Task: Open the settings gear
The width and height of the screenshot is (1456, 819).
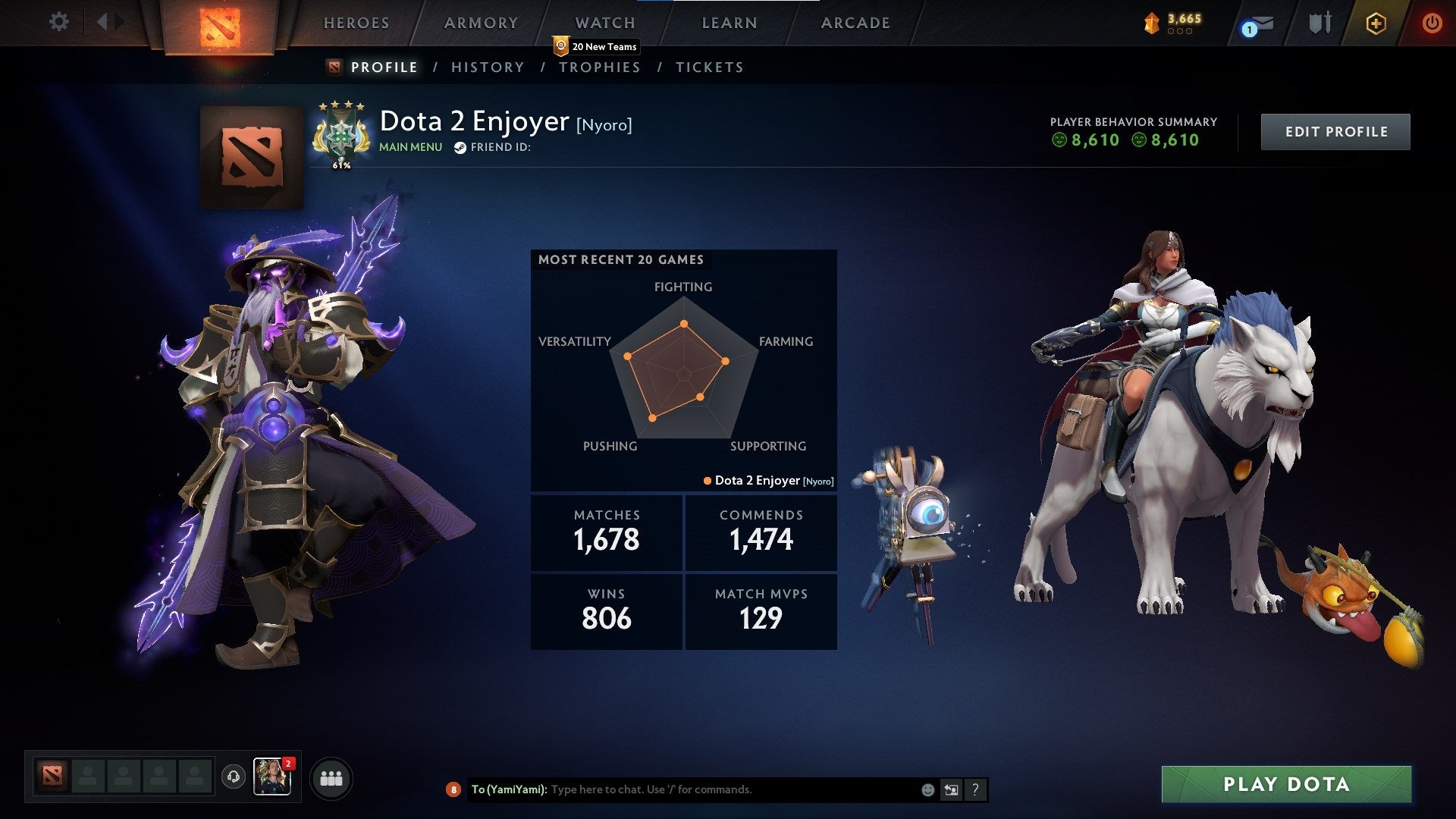Action: (59, 23)
